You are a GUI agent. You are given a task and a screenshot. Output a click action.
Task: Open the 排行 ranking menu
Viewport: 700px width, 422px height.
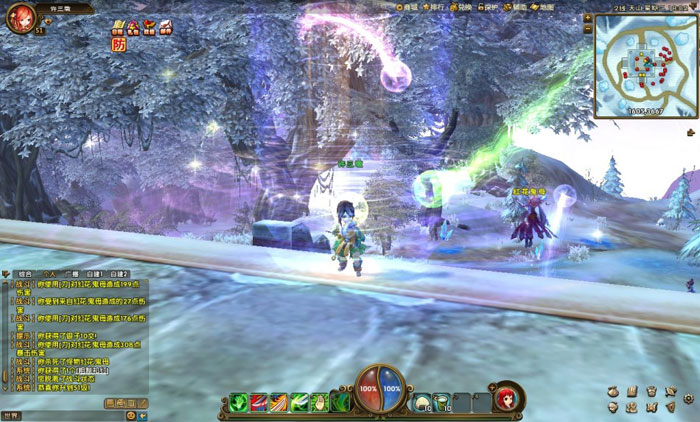[435, 7]
